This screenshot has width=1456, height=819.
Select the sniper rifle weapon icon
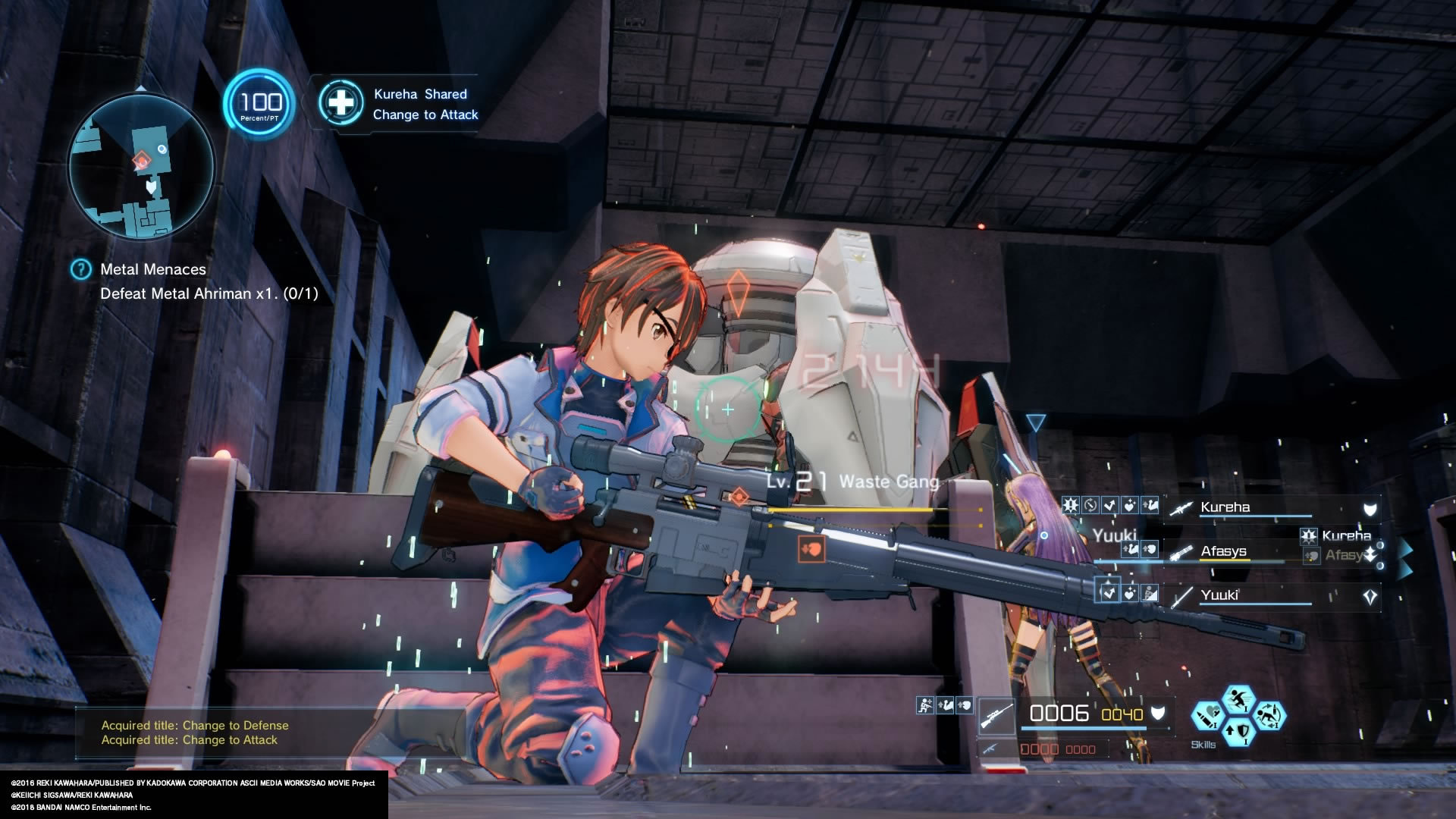click(996, 714)
